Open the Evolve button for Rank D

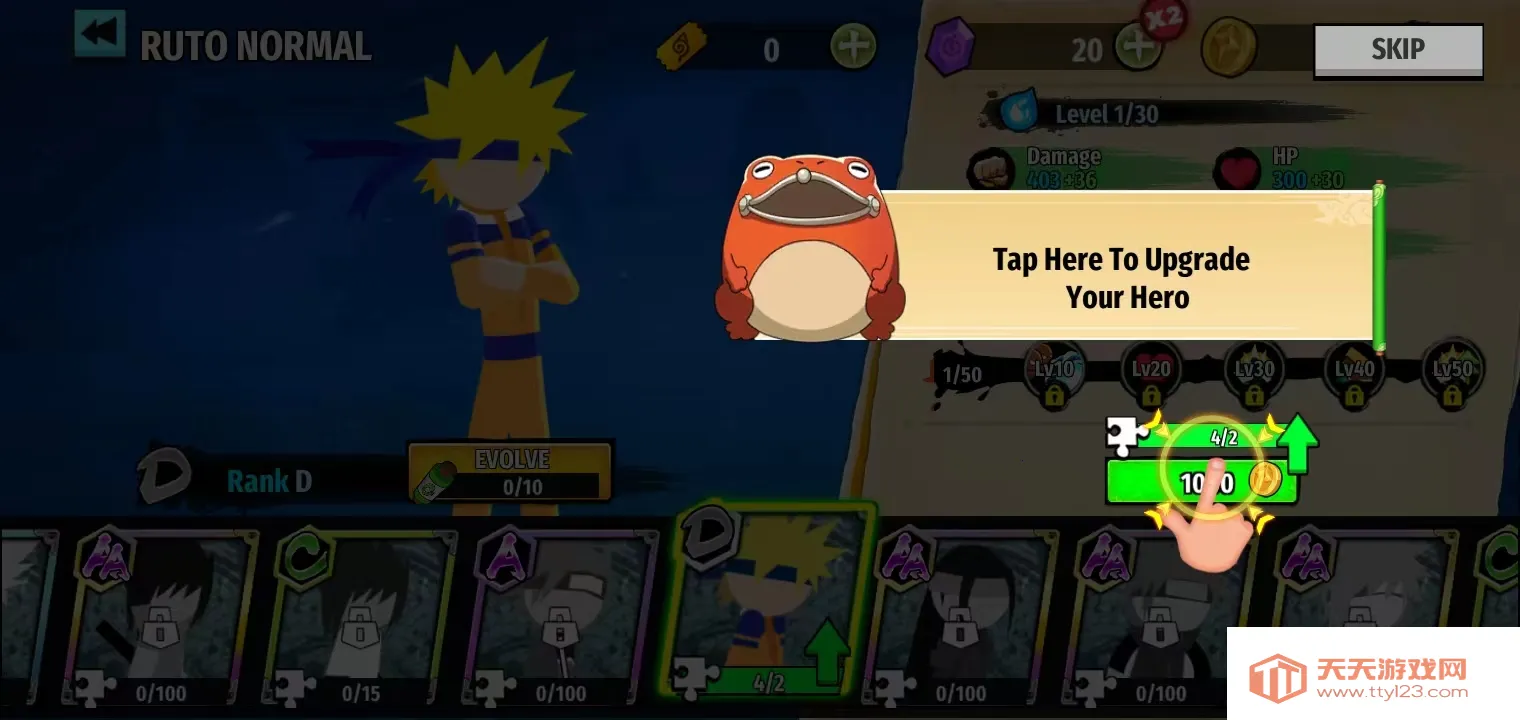510,473
